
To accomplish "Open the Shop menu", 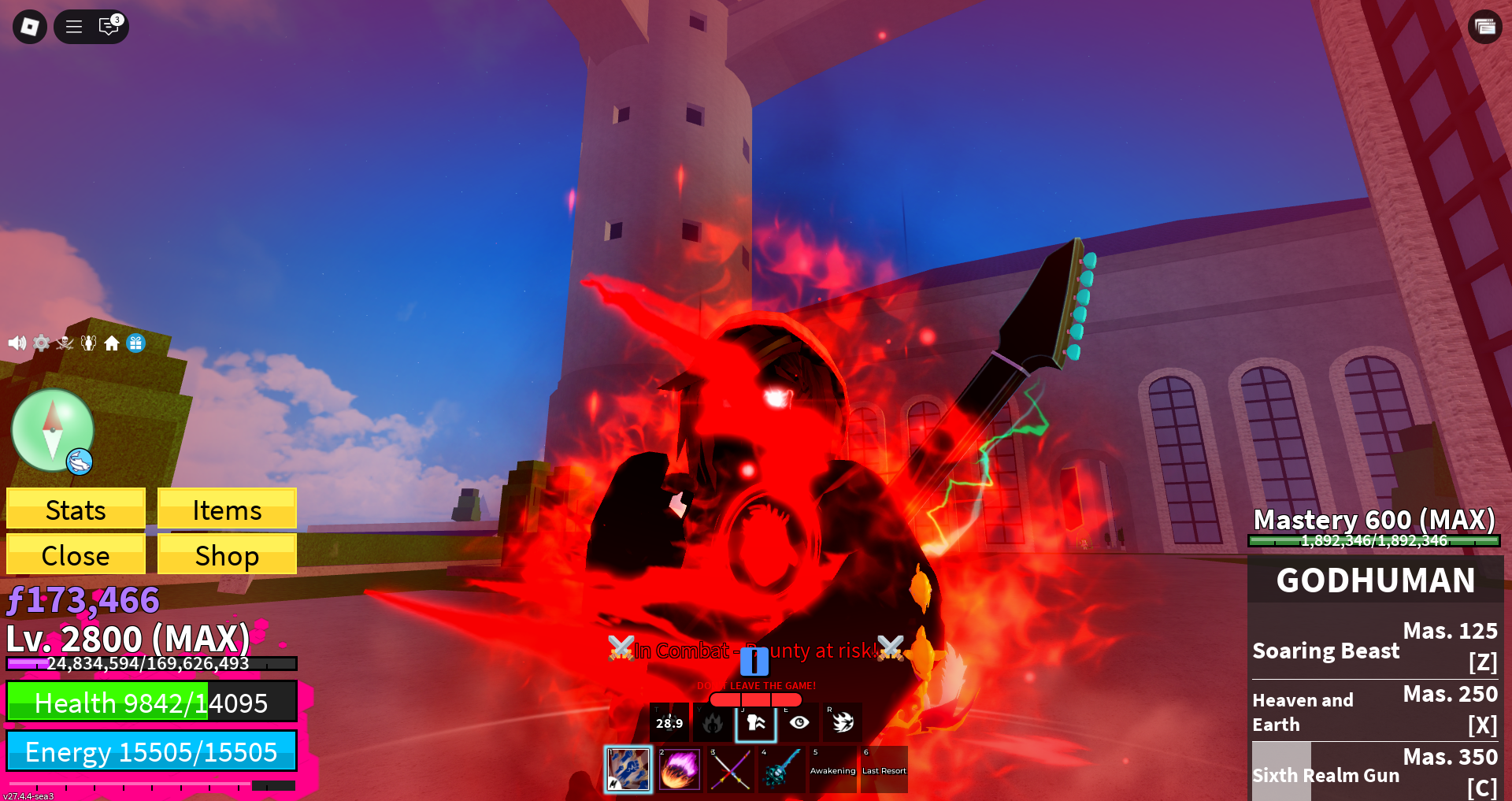I will pos(227,555).
